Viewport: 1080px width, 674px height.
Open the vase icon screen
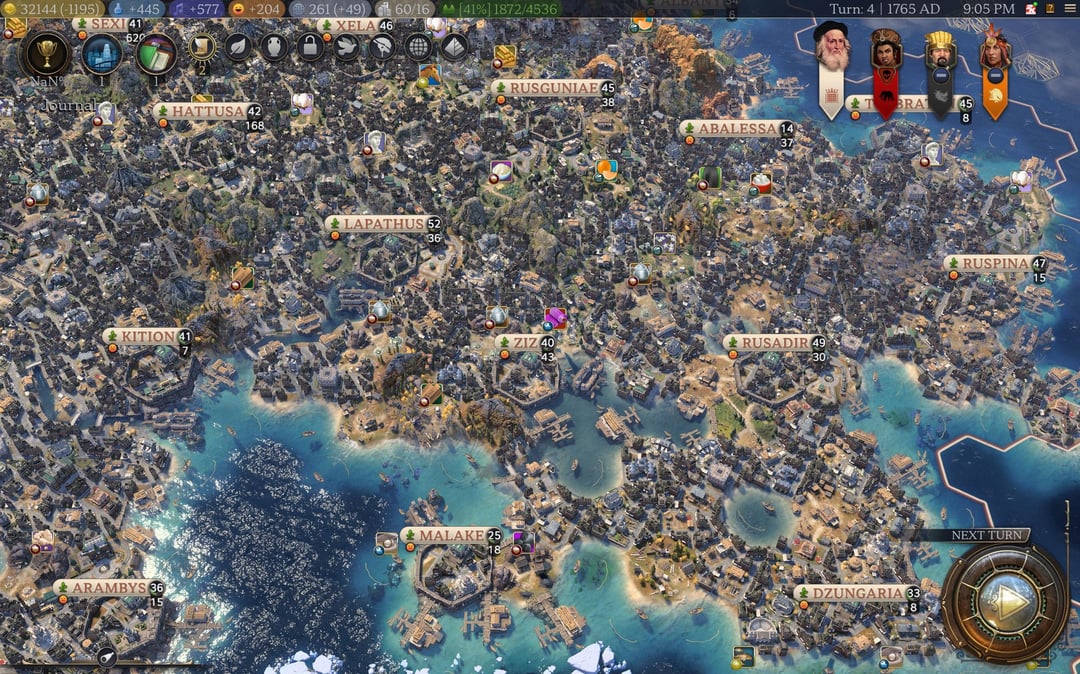(274, 47)
